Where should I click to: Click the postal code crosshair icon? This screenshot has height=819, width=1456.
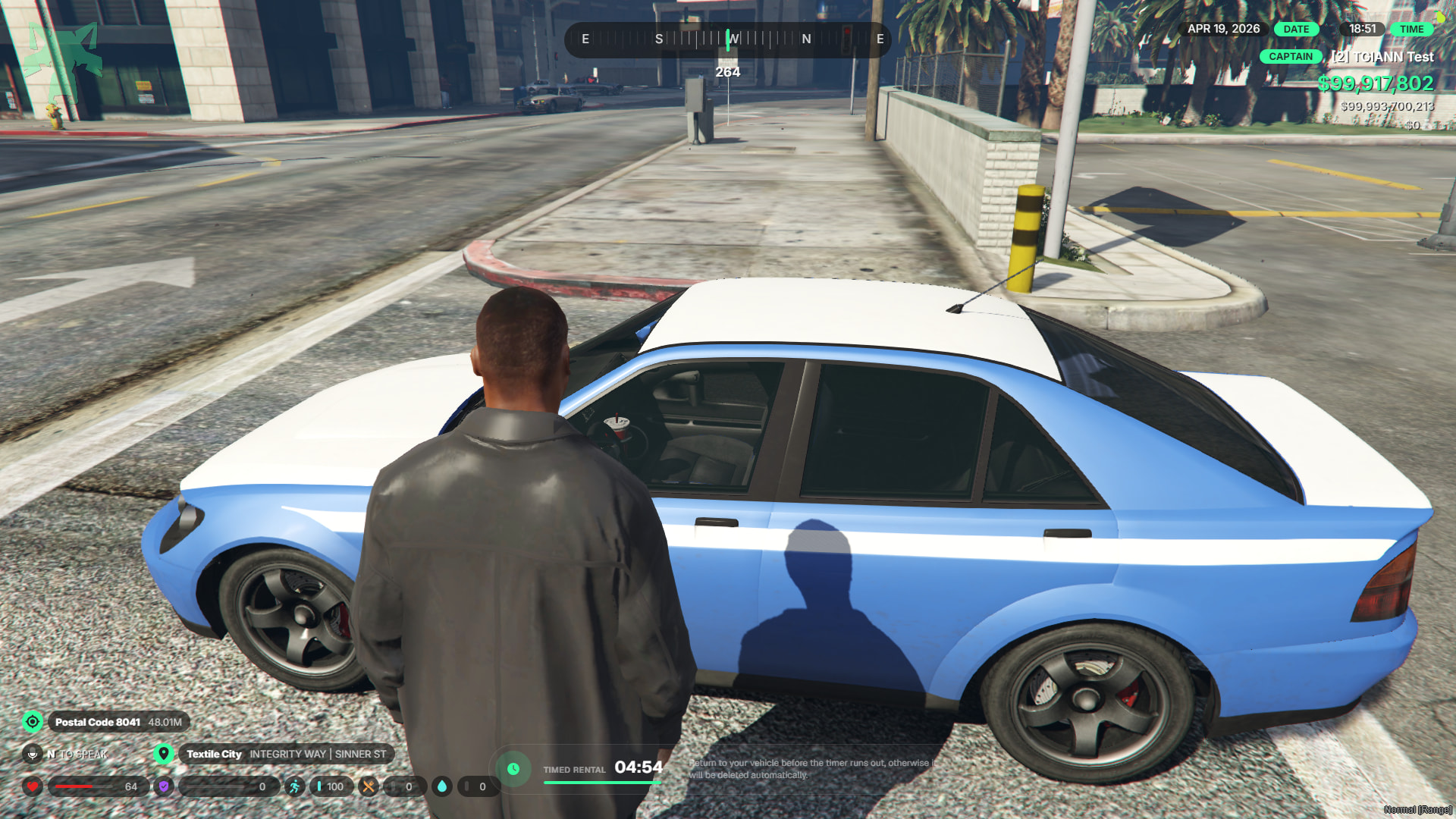(33, 721)
